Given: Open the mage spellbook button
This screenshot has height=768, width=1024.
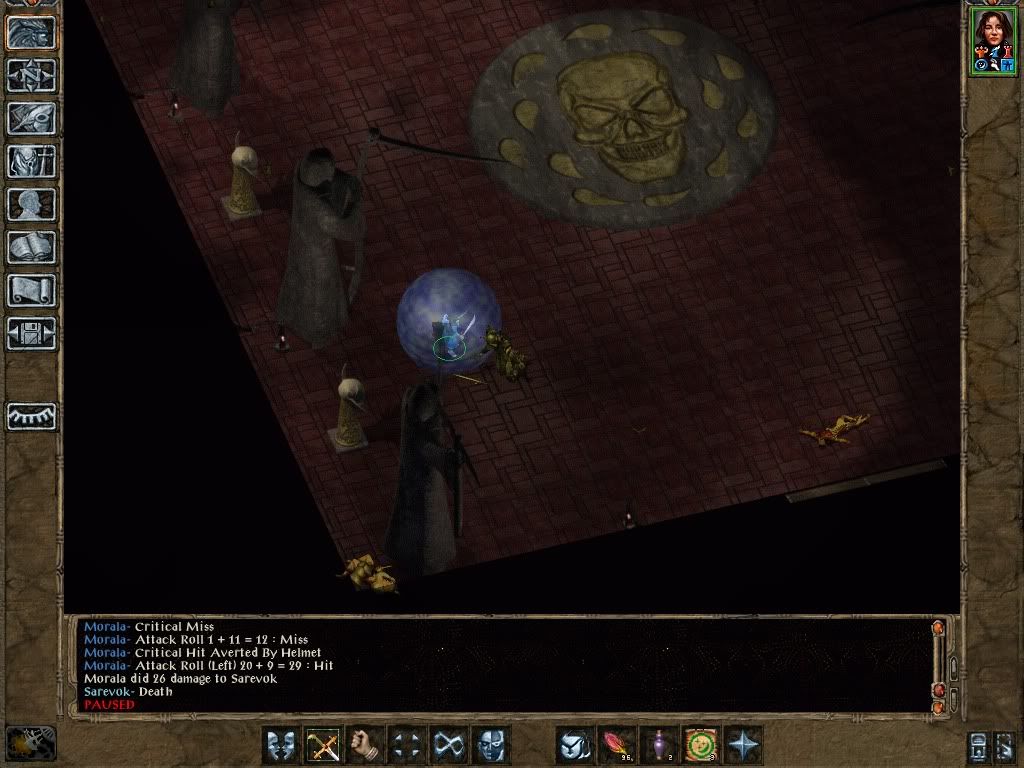Looking at the screenshot, I should point(32,247).
